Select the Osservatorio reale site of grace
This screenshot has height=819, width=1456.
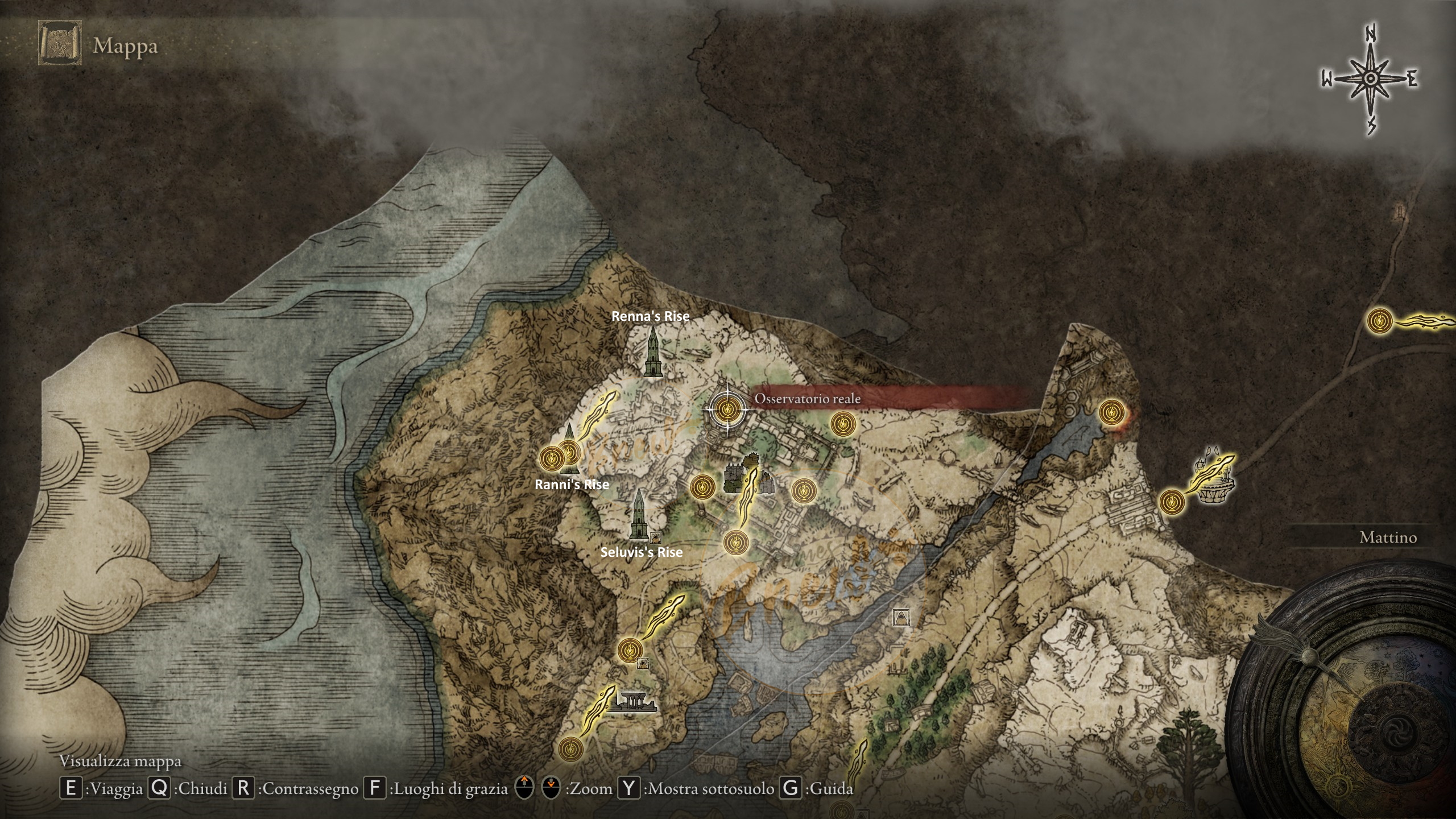(726, 408)
